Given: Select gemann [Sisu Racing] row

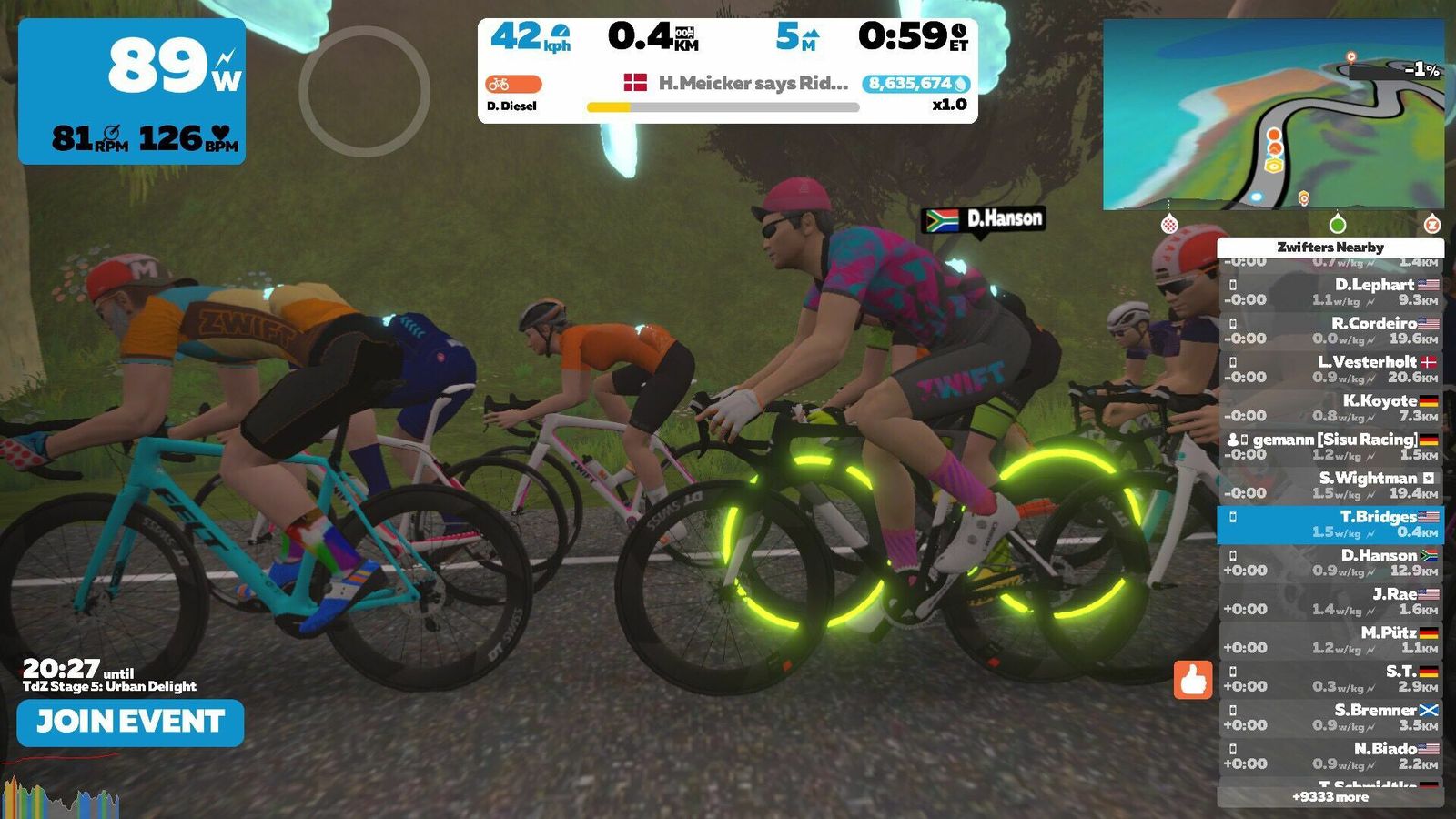Looking at the screenshot, I should point(1330,446).
